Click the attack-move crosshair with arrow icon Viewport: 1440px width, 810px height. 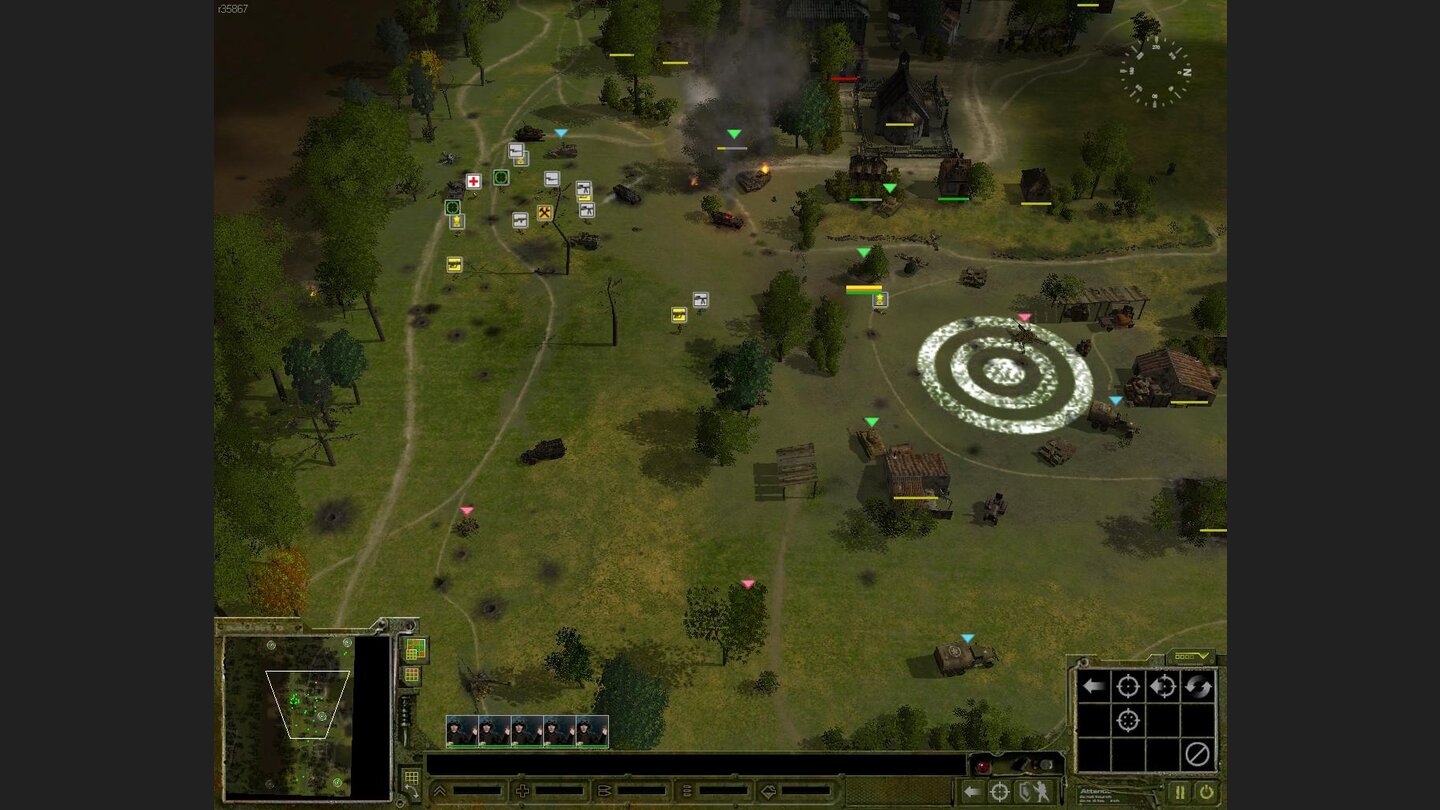pos(1164,686)
